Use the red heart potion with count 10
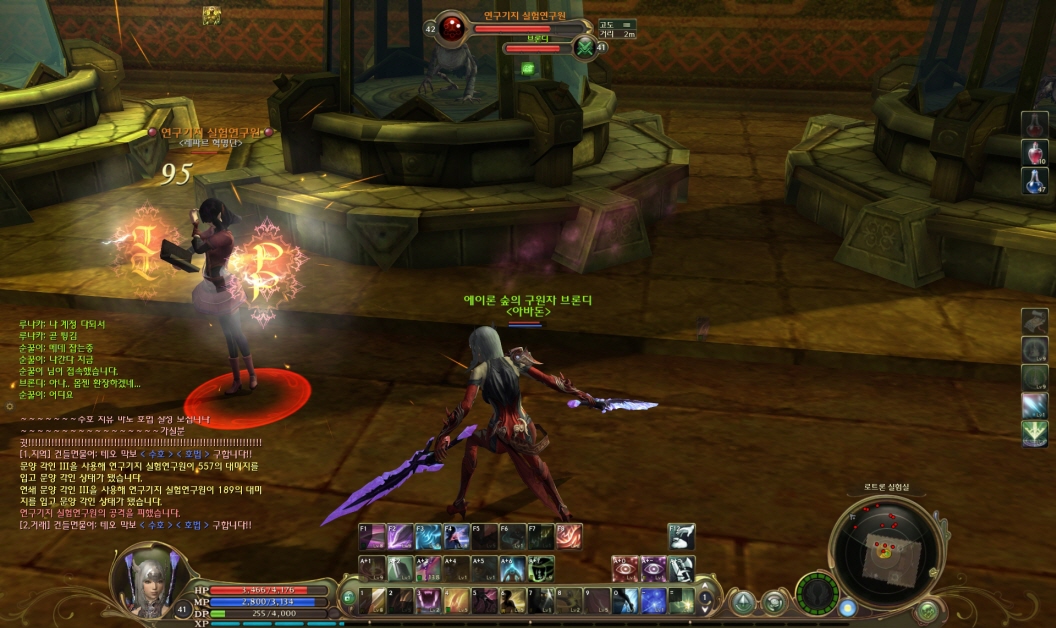 coord(1034,153)
